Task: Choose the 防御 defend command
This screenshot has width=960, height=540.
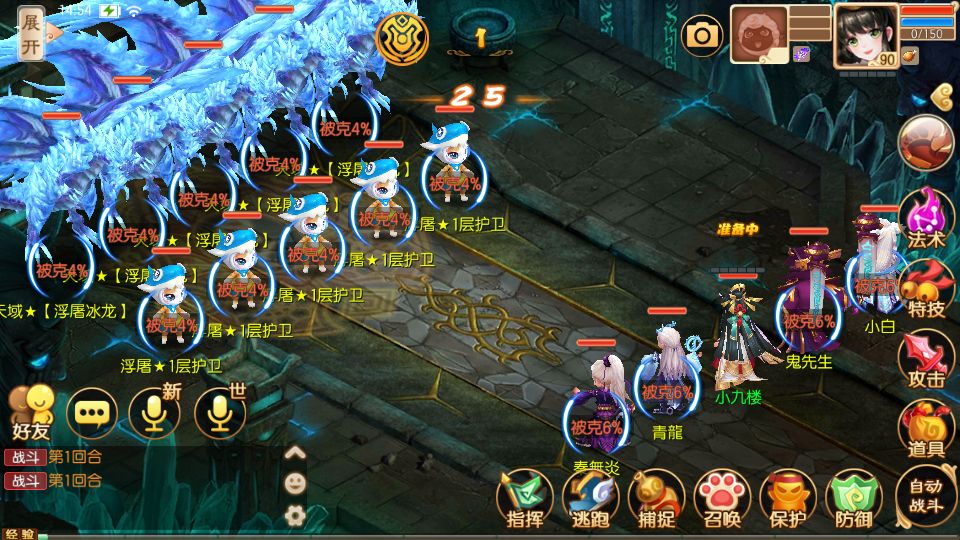Action: 855,498
